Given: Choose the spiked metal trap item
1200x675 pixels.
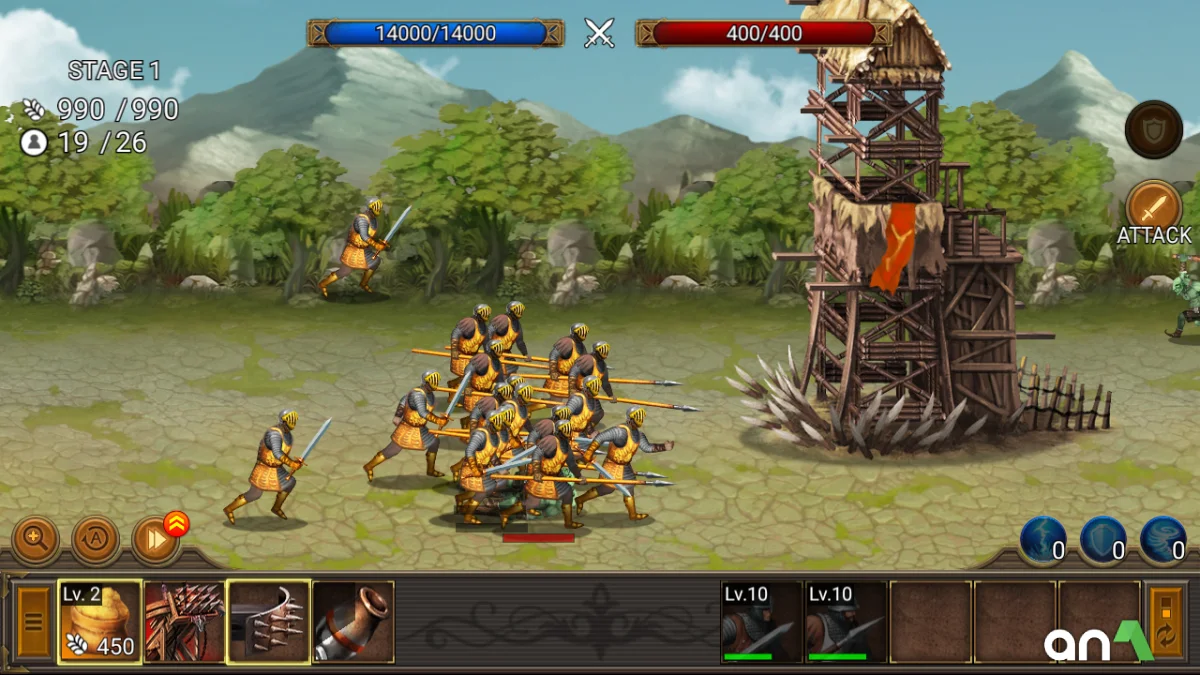Looking at the screenshot, I should 268,622.
